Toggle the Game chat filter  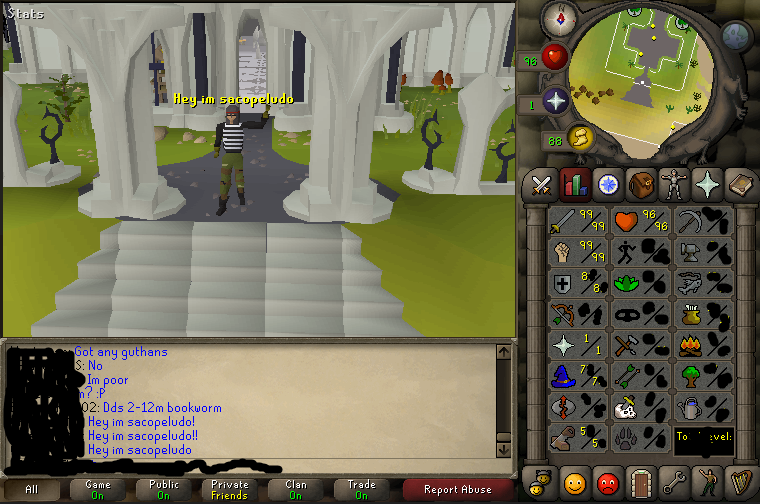[98, 489]
